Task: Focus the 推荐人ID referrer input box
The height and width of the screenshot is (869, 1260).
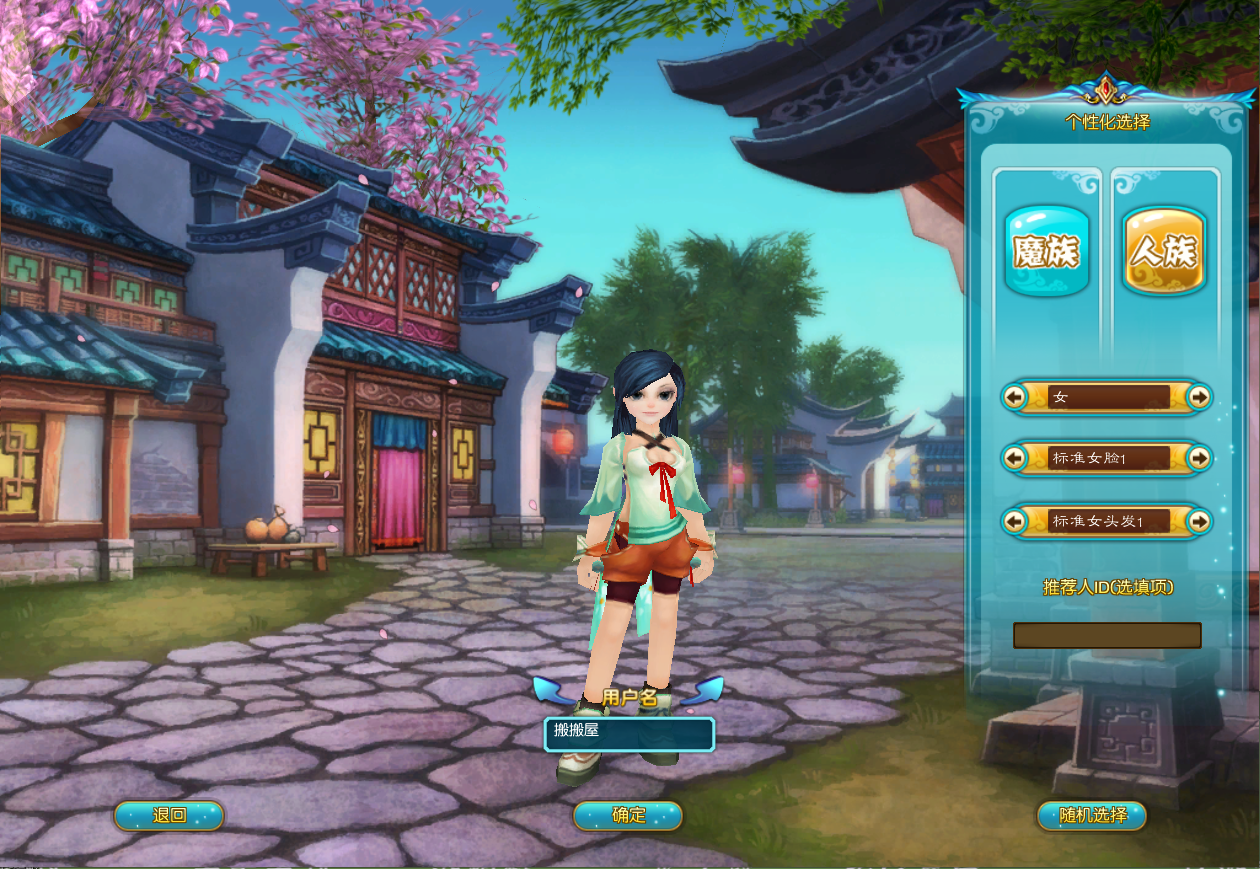Action: tap(1107, 635)
